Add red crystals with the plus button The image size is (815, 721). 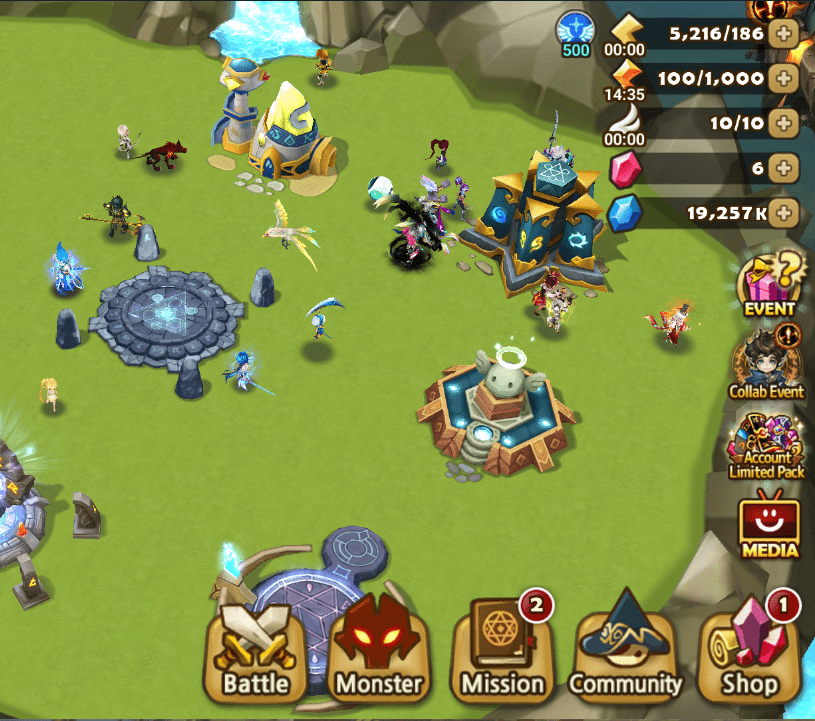pos(784,168)
